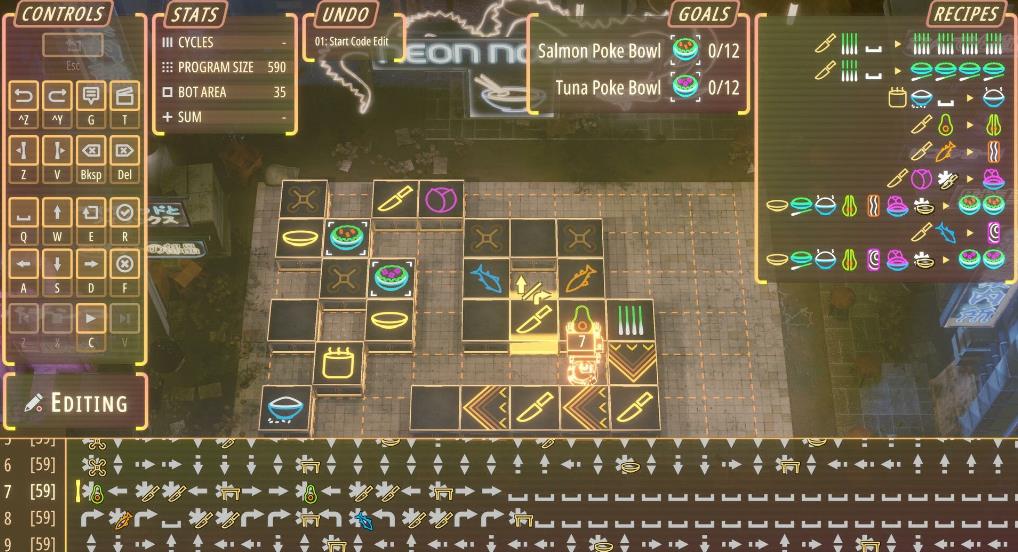Insert a move-down arrow instruction

point(57,264)
